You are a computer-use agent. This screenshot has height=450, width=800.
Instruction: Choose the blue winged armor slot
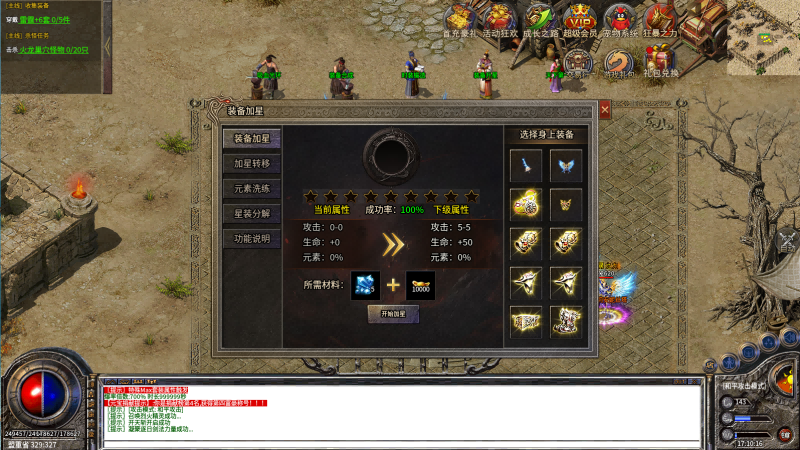(x=566, y=165)
